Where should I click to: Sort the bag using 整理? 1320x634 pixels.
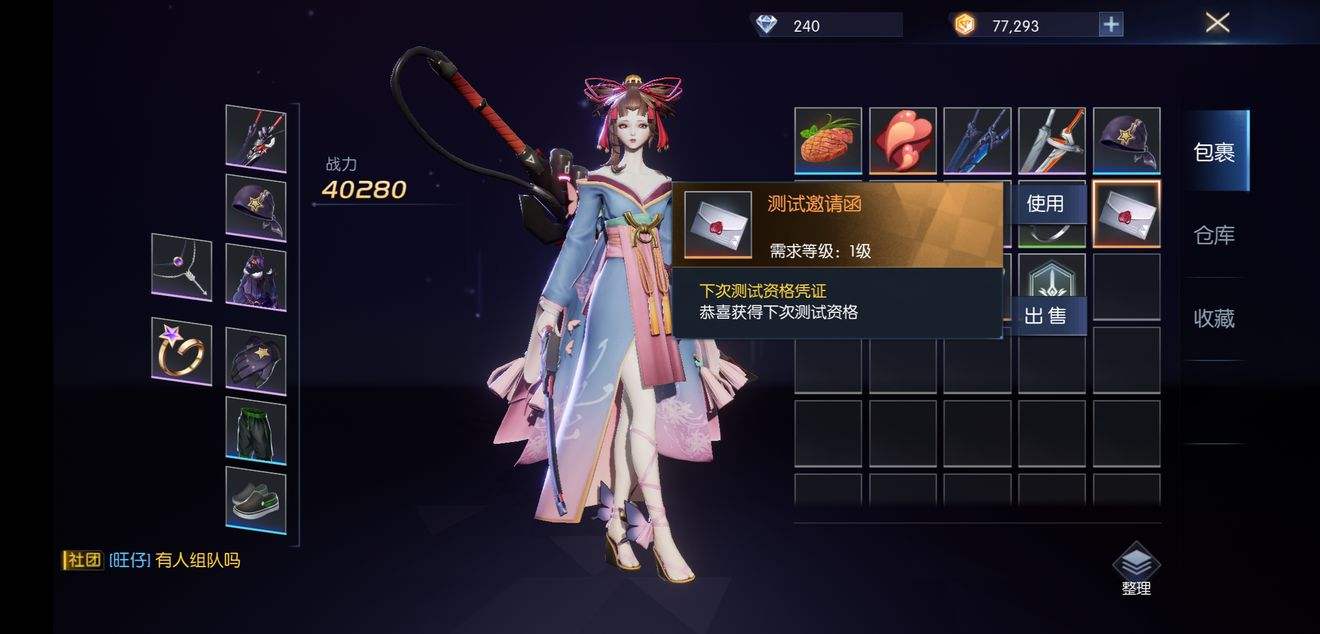click(1136, 569)
